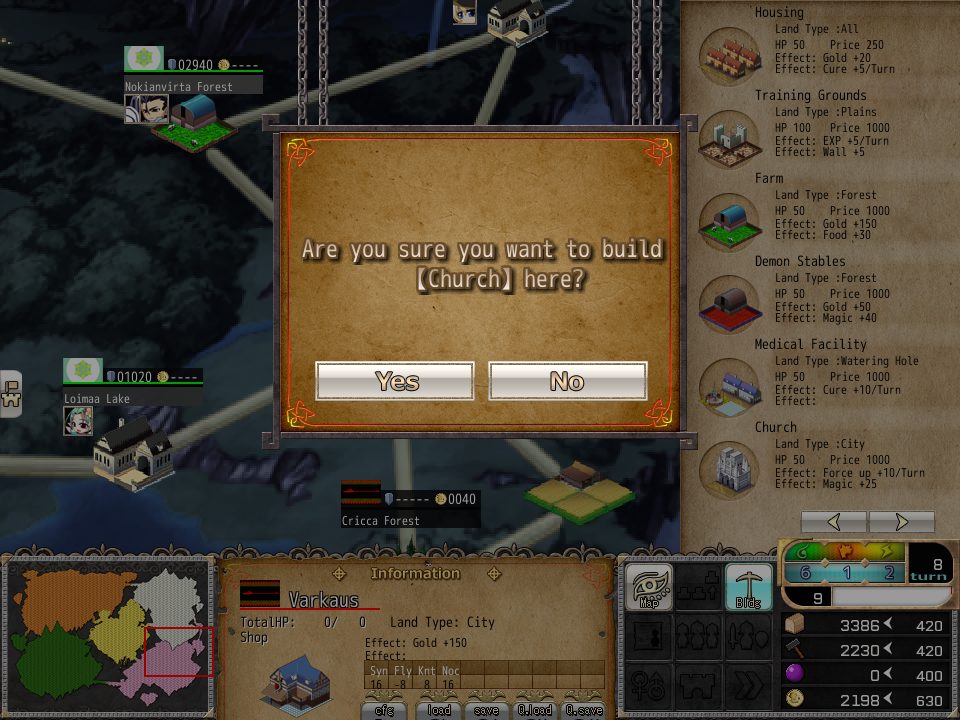Click the load button
Viewport: 960px width, 720px height.
point(439,710)
